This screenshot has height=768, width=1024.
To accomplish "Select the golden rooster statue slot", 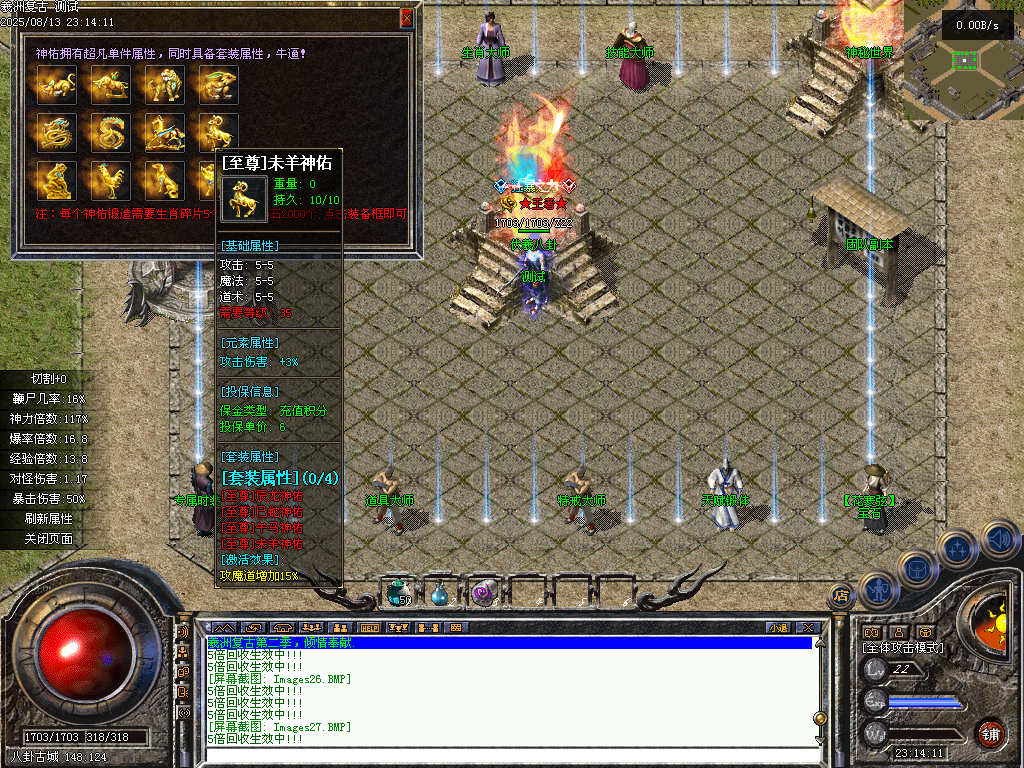I will 111,180.
